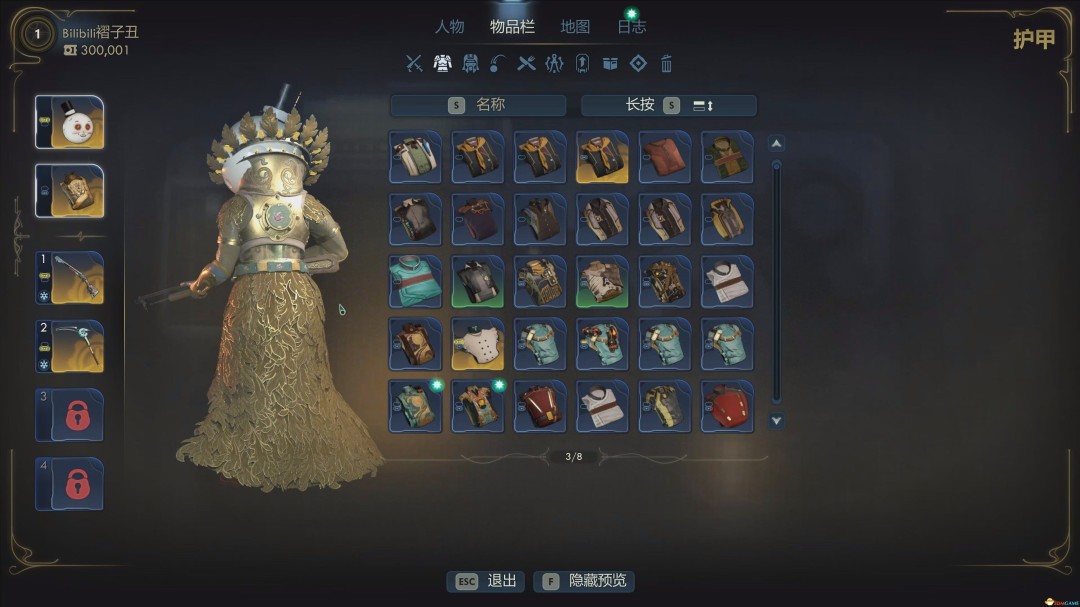1080x607 pixels.
Task: Open the fork and wrench consumables category
Action: [526, 64]
